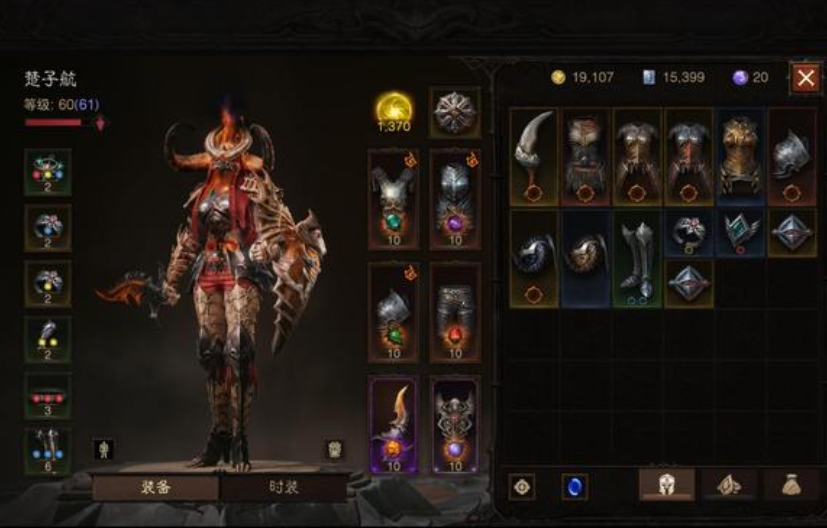Select the golden chest armor in the bag
The image size is (827, 528).
click(741, 156)
